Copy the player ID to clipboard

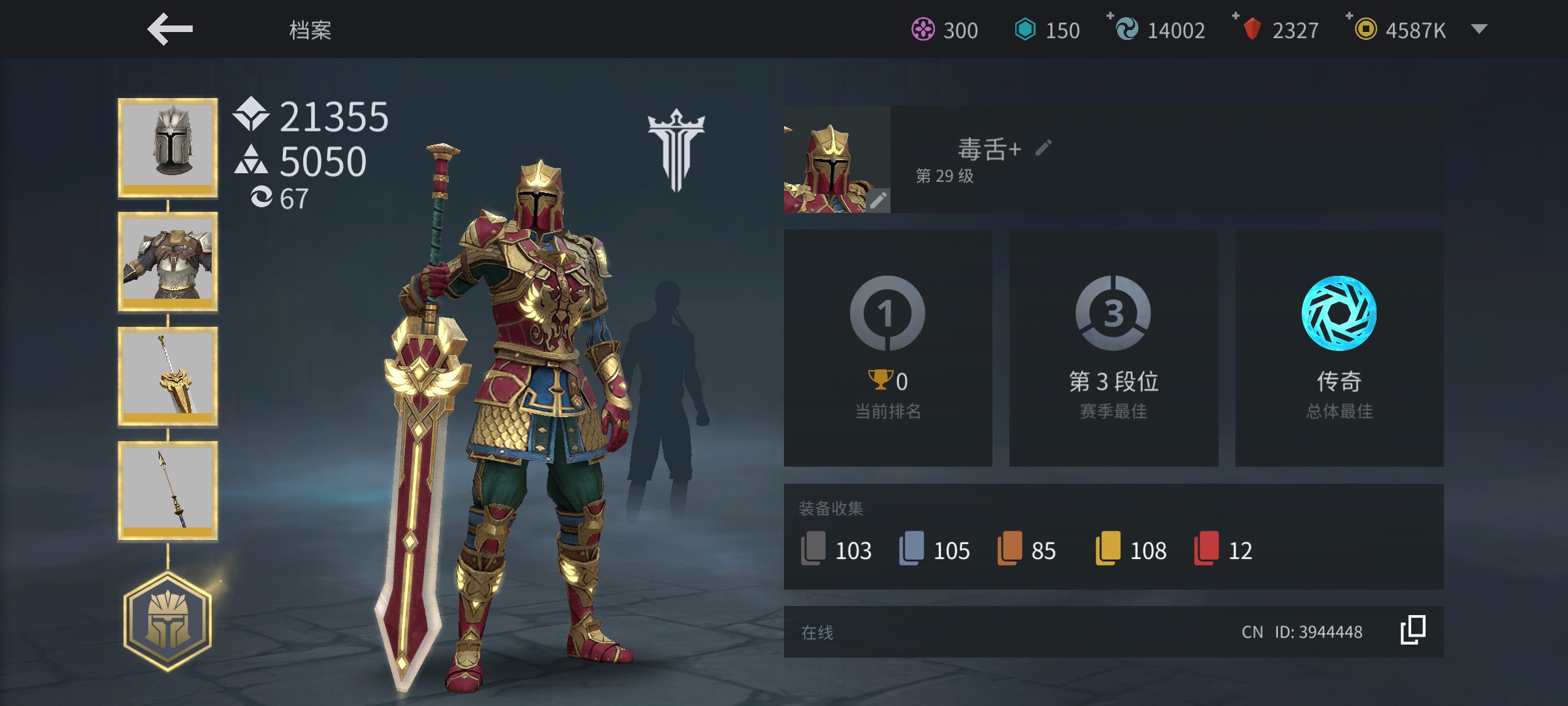coord(1413,631)
